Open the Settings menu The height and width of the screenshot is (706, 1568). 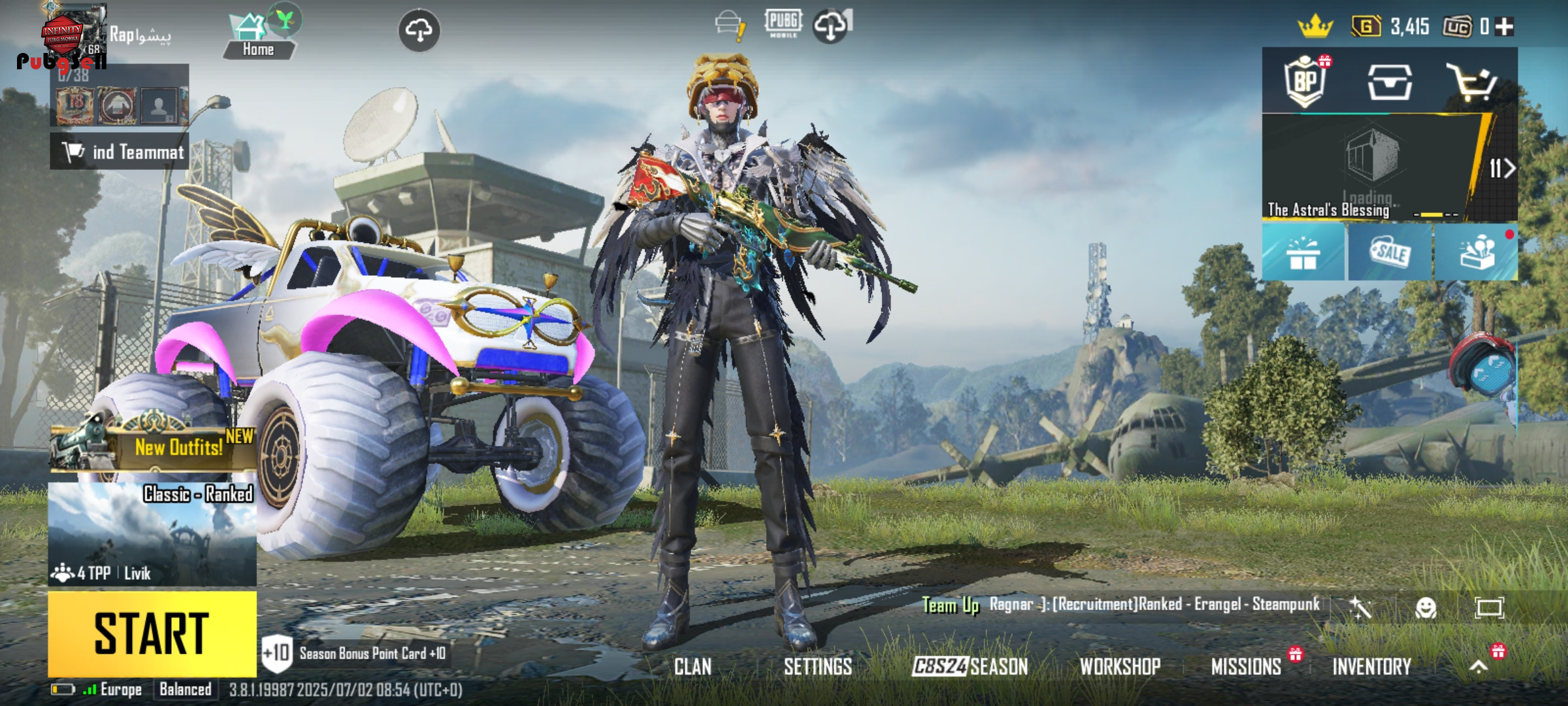point(817,667)
